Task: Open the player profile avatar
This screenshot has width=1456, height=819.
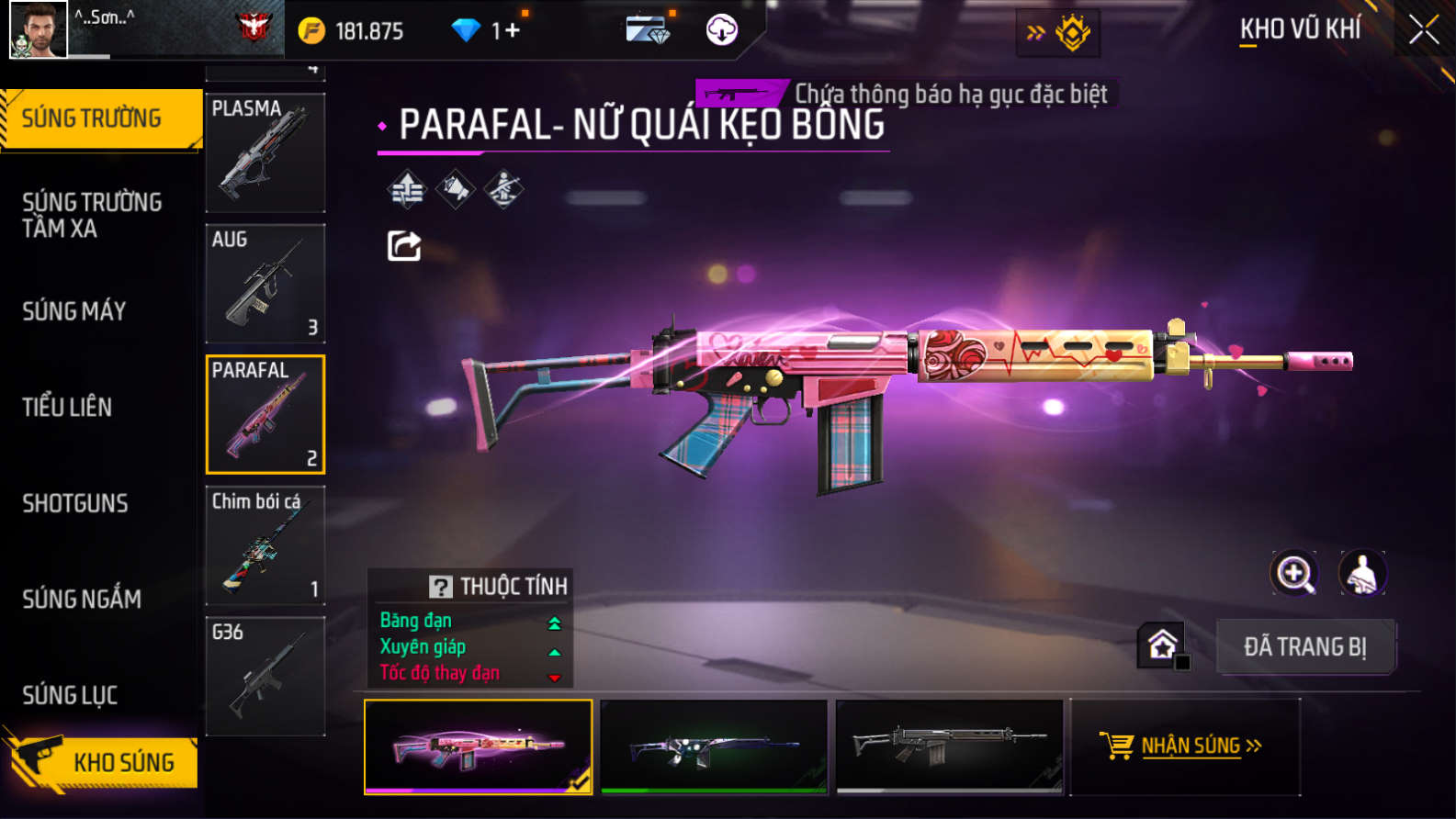Action: [x=39, y=29]
